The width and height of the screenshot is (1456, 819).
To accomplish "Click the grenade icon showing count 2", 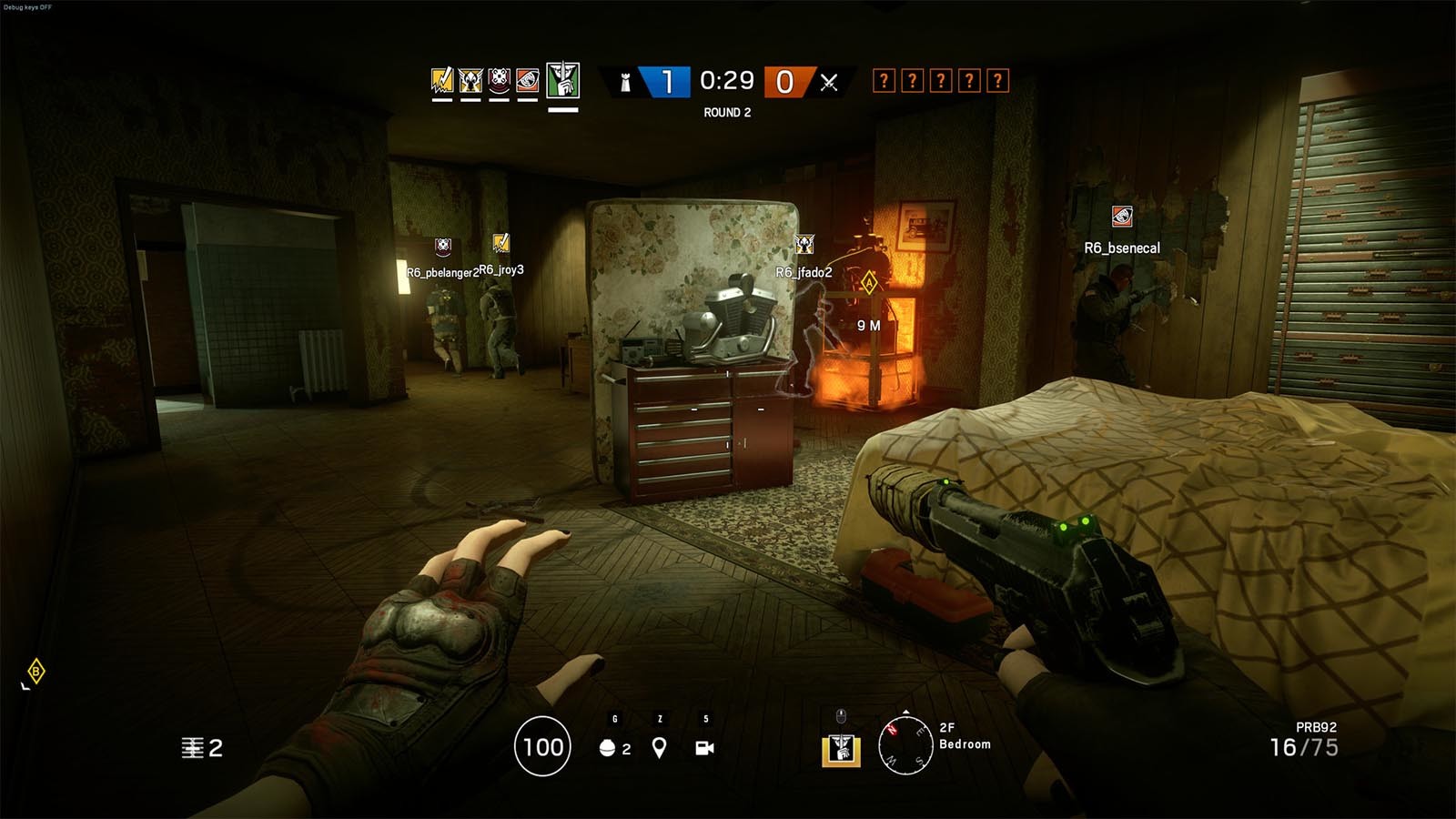I will 606,748.
